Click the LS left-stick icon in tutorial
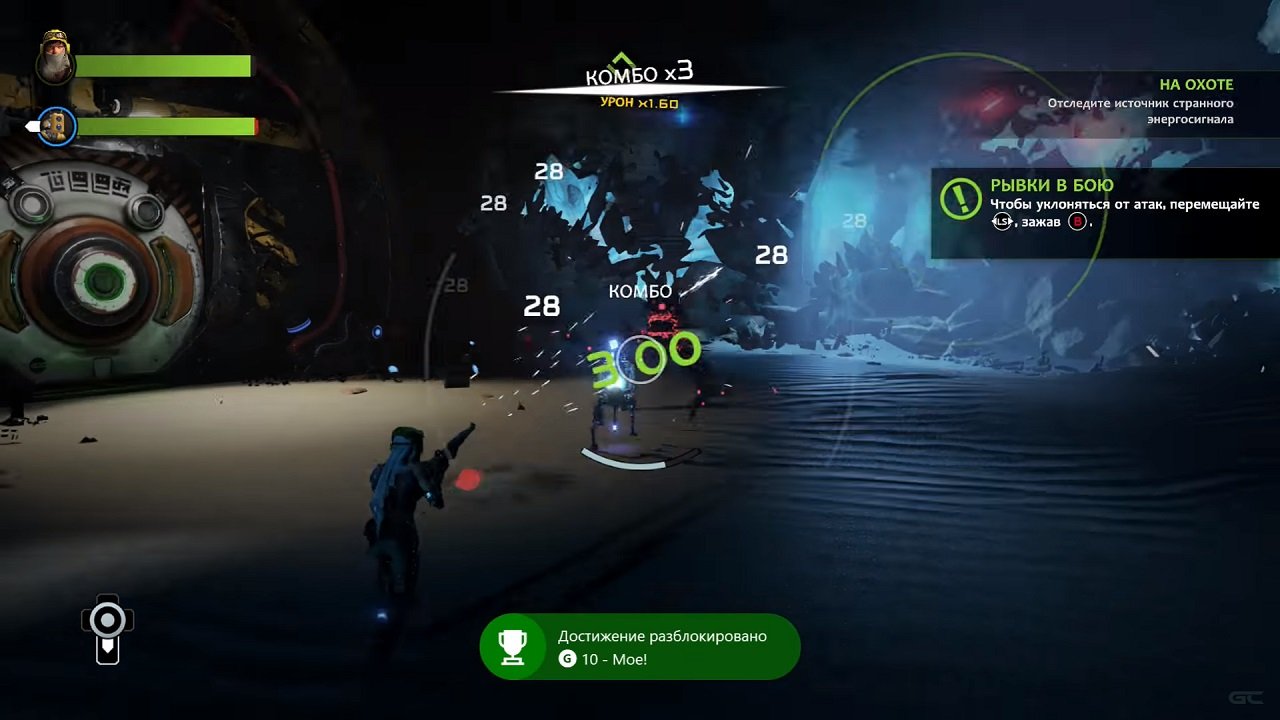The height and width of the screenshot is (720, 1280). pos(1000,222)
